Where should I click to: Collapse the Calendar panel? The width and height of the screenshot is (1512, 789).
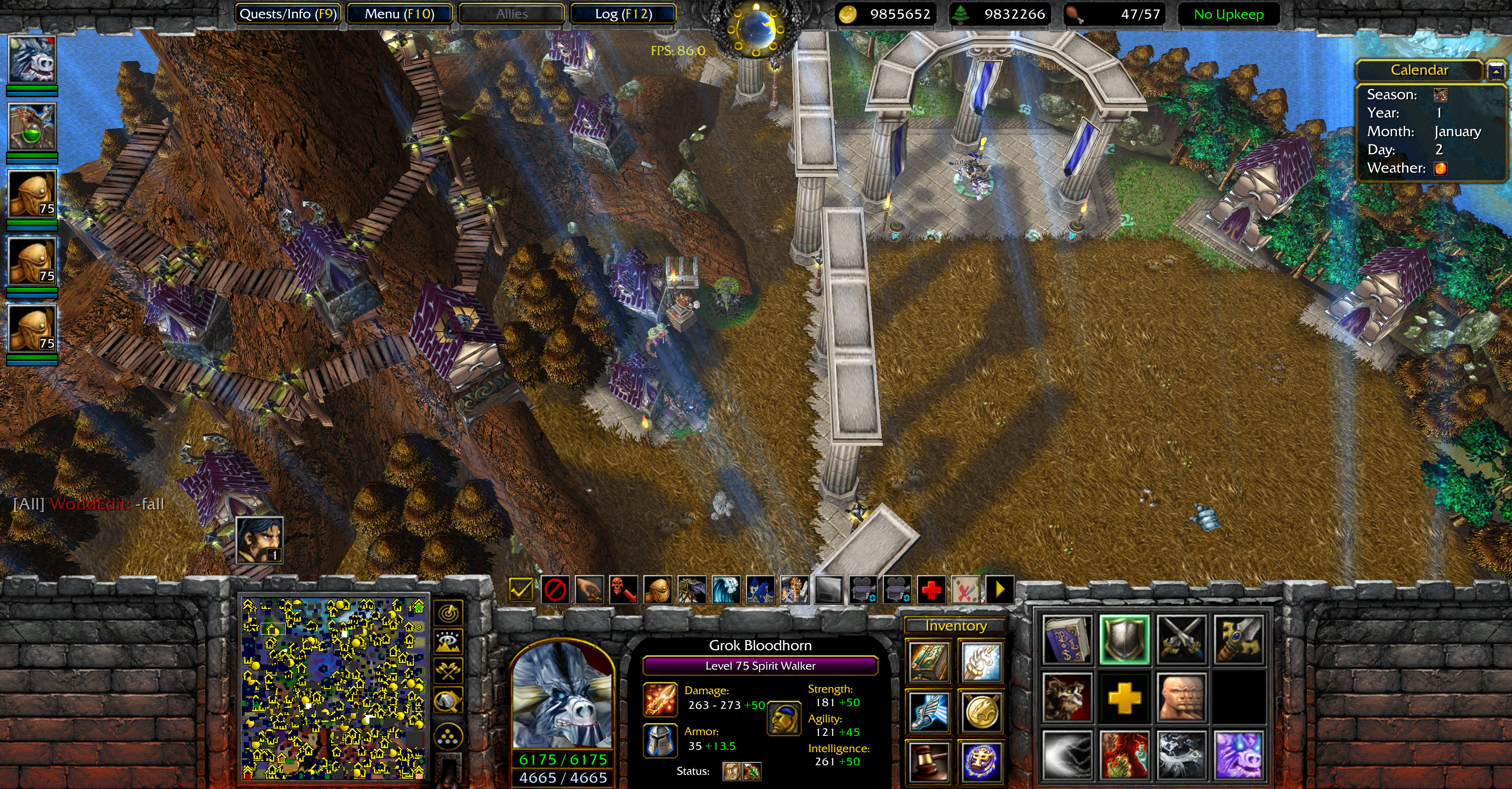(1496, 71)
